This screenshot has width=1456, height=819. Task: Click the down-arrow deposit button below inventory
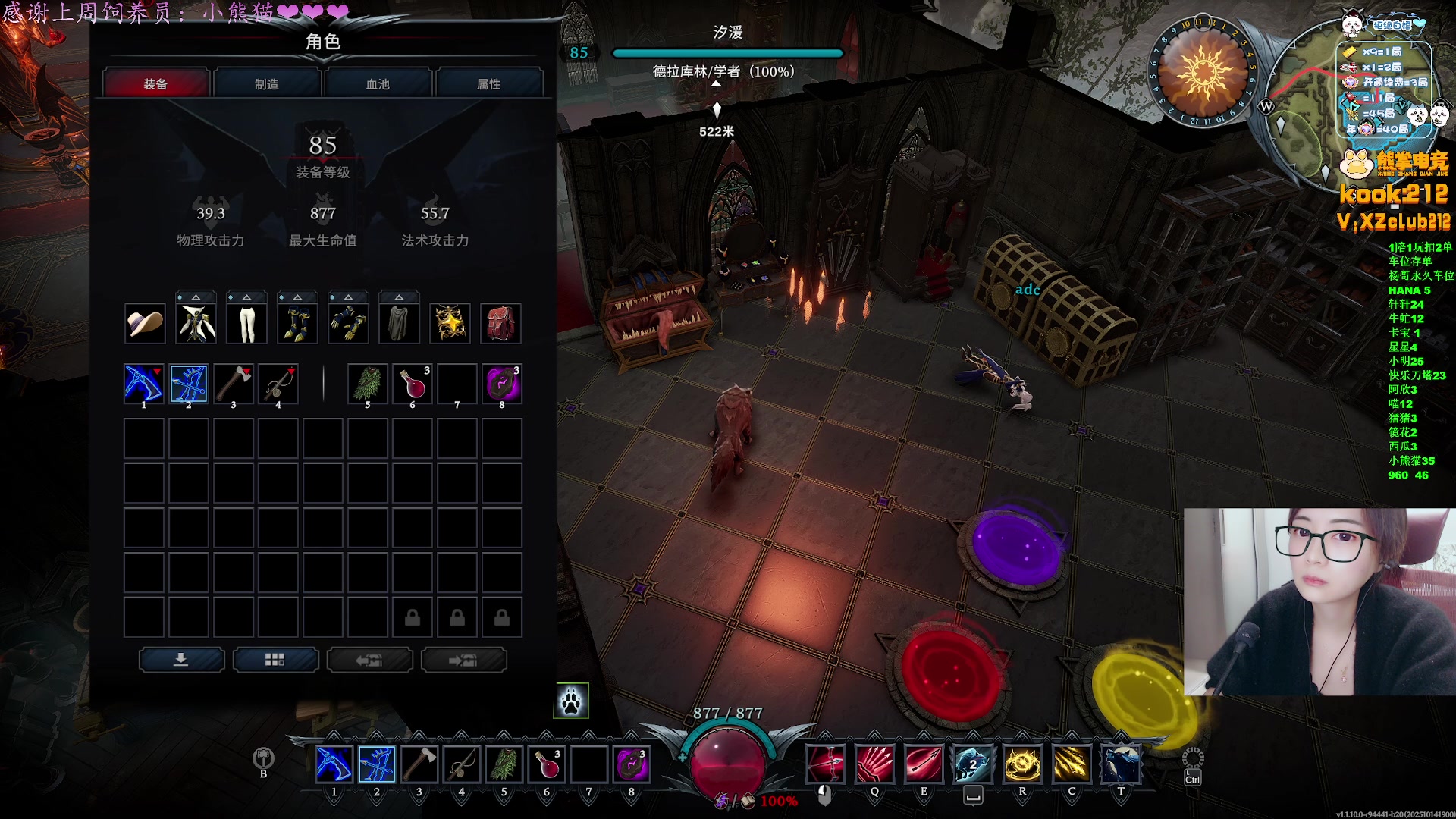pyautogui.click(x=181, y=660)
